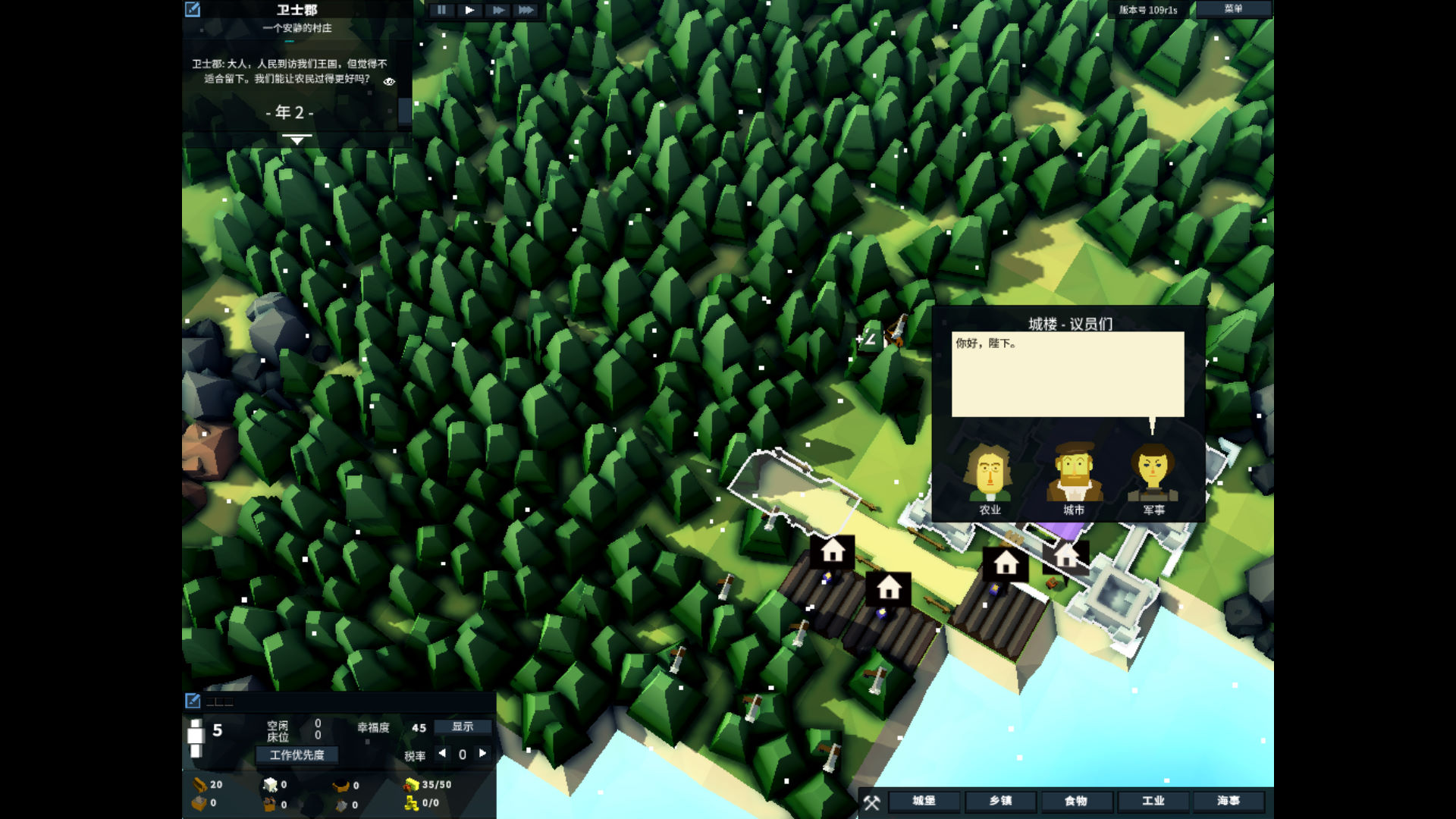This screenshot has height=819, width=1456.
Task: Select the 食物 food build category
Action: pos(1076,801)
